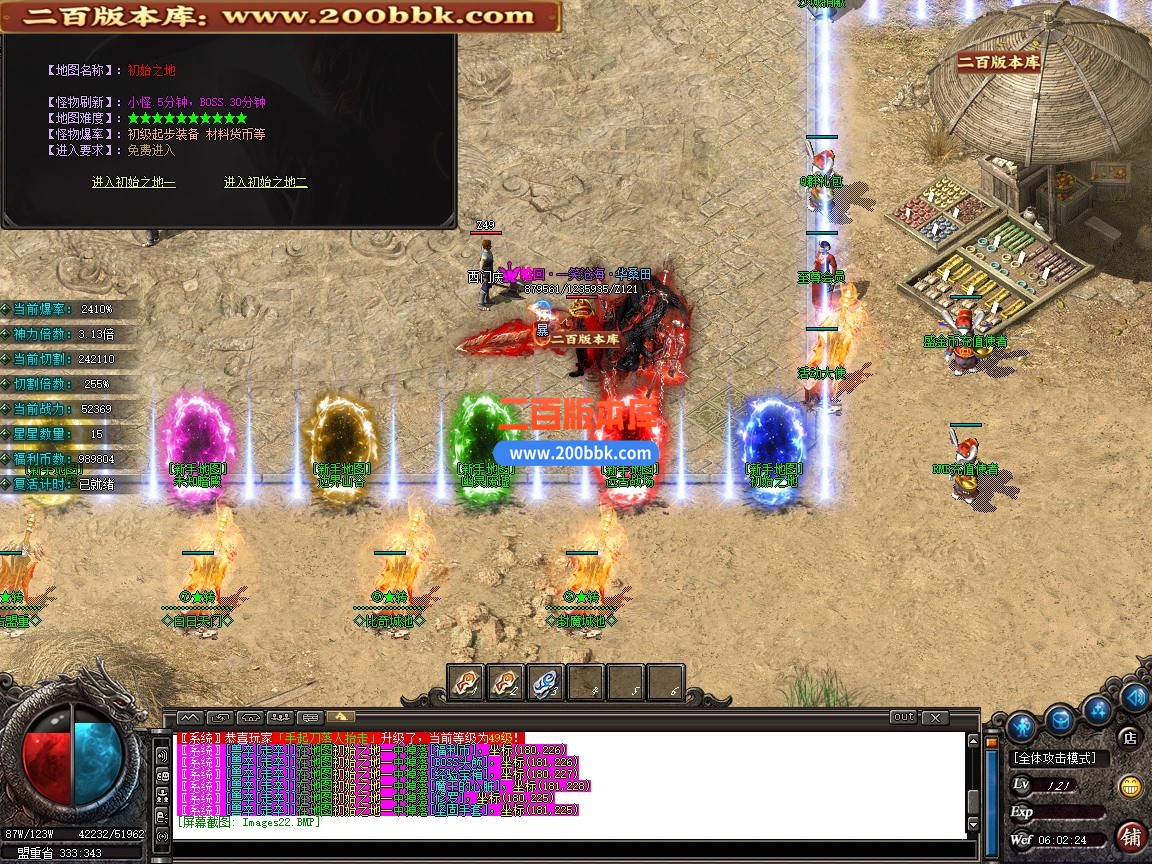The height and width of the screenshot is (864, 1152).
Task: Close the chat window with the X button
Action: tap(934, 717)
